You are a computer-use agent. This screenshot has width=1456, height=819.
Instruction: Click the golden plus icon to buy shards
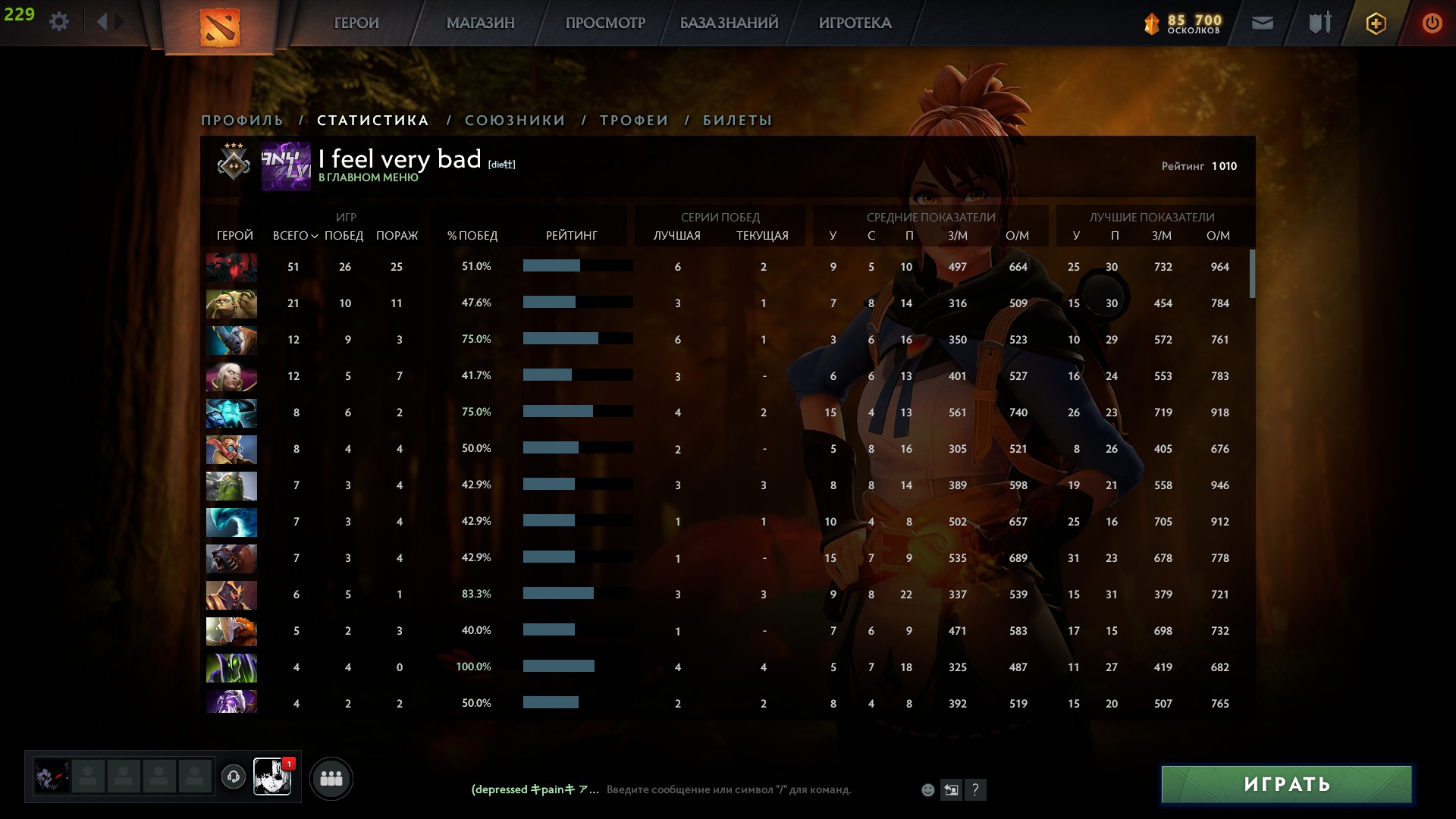tap(1376, 23)
